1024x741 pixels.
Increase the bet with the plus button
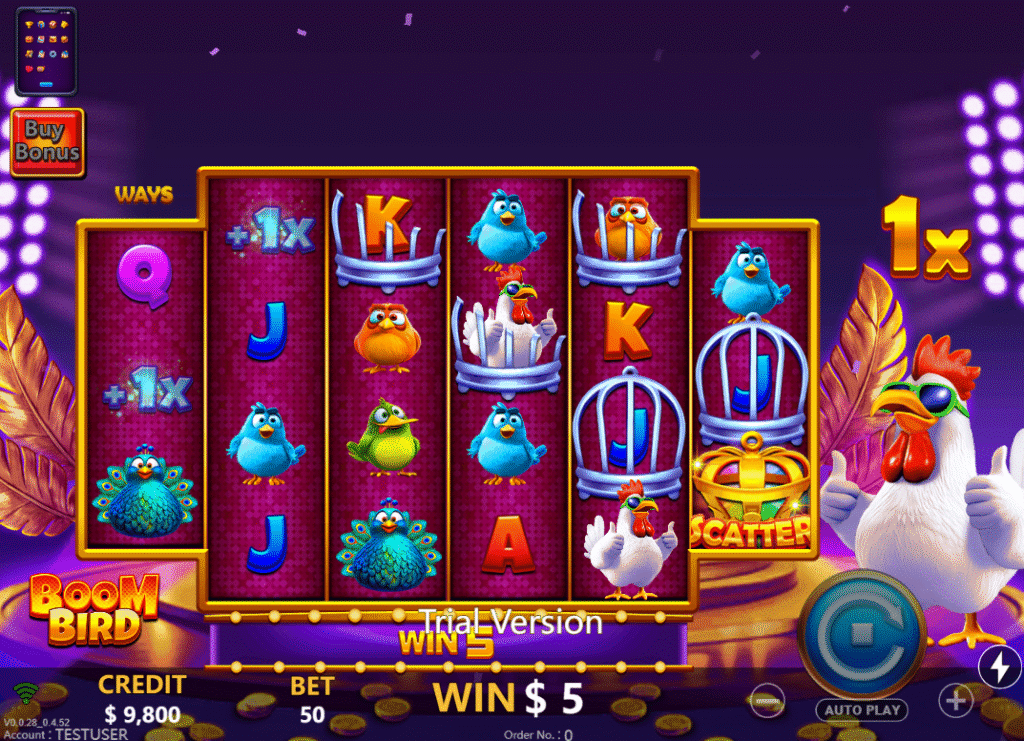(x=956, y=701)
